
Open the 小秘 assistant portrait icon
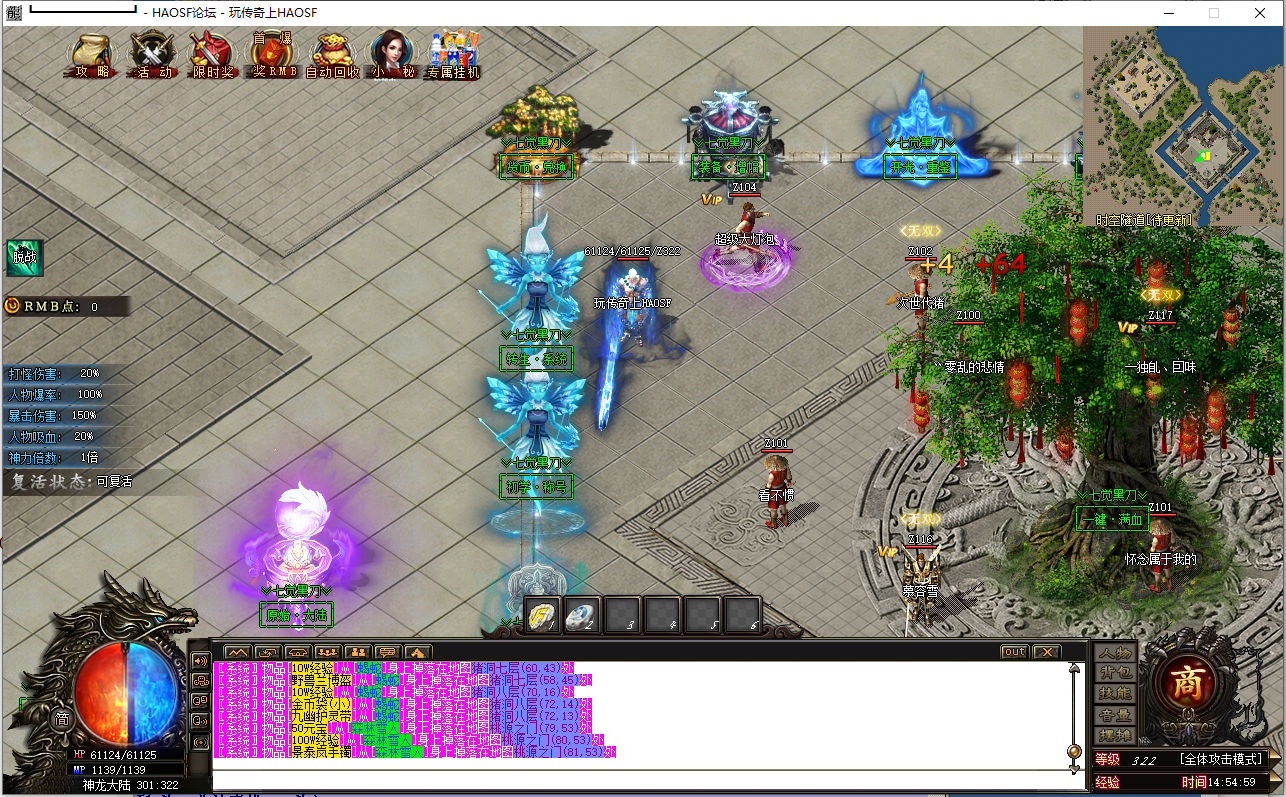(x=392, y=56)
